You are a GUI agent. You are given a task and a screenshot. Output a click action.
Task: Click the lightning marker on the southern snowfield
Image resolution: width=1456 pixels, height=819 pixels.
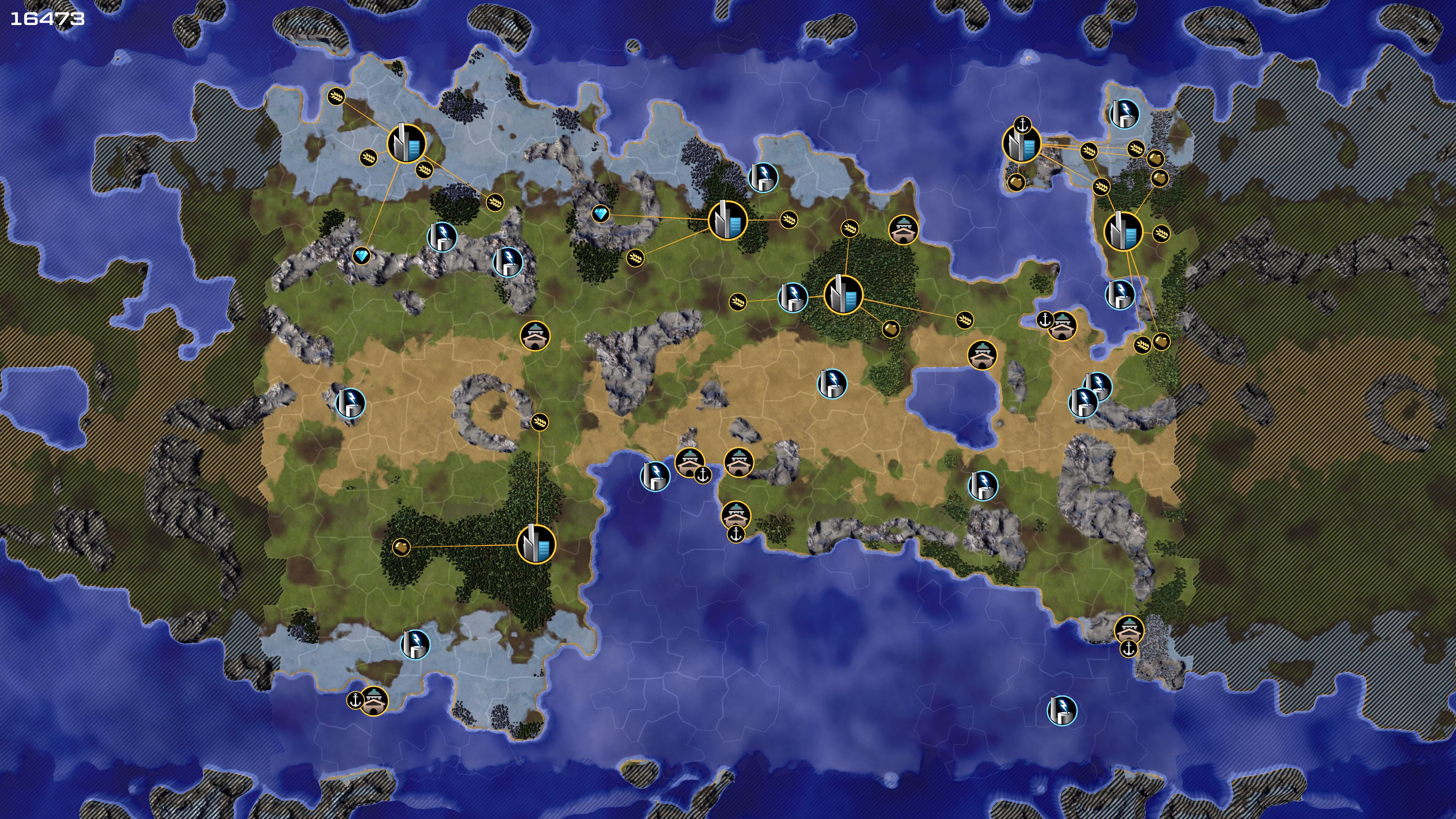[x=415, y=644]
